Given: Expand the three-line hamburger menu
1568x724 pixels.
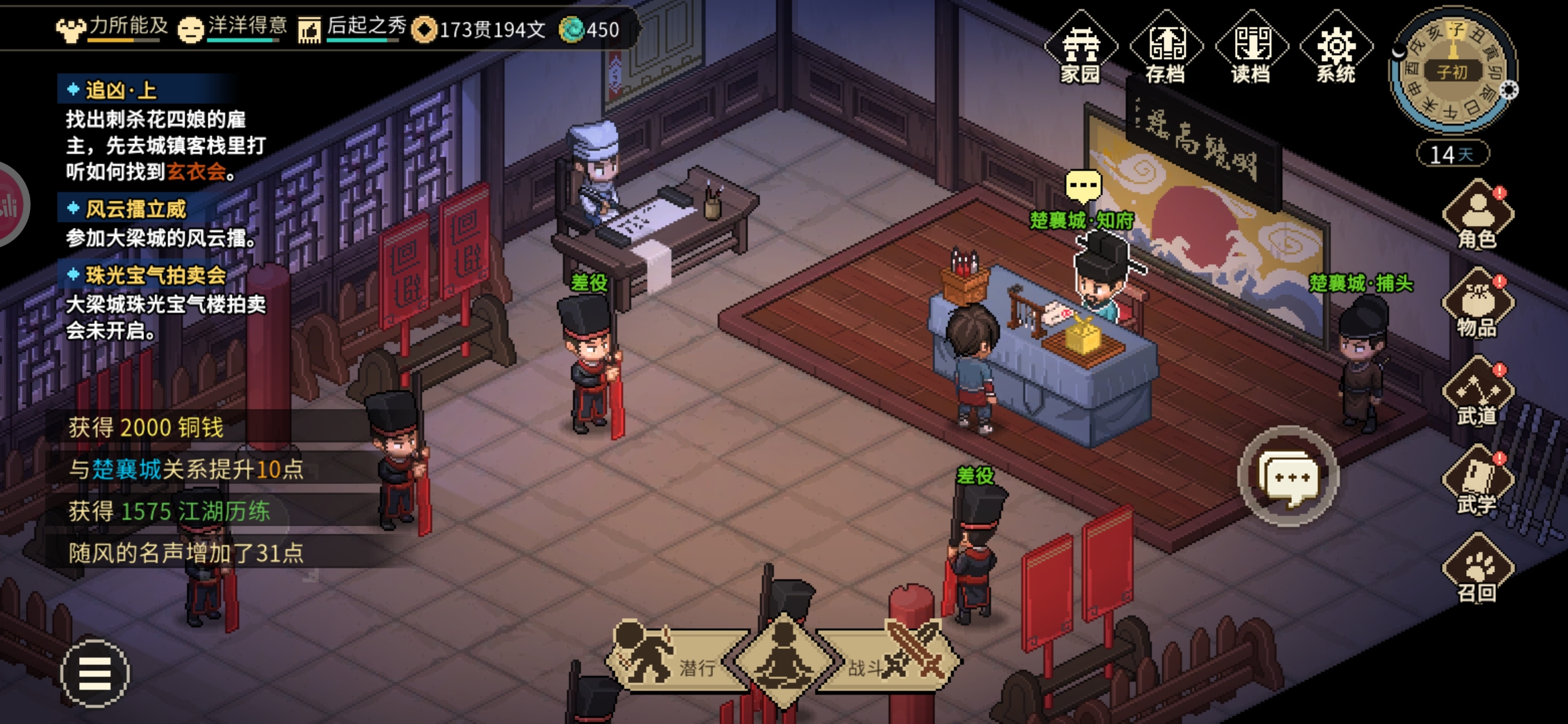Looking at the screenshot, I should pyautogui.click(x=94, y=673).
